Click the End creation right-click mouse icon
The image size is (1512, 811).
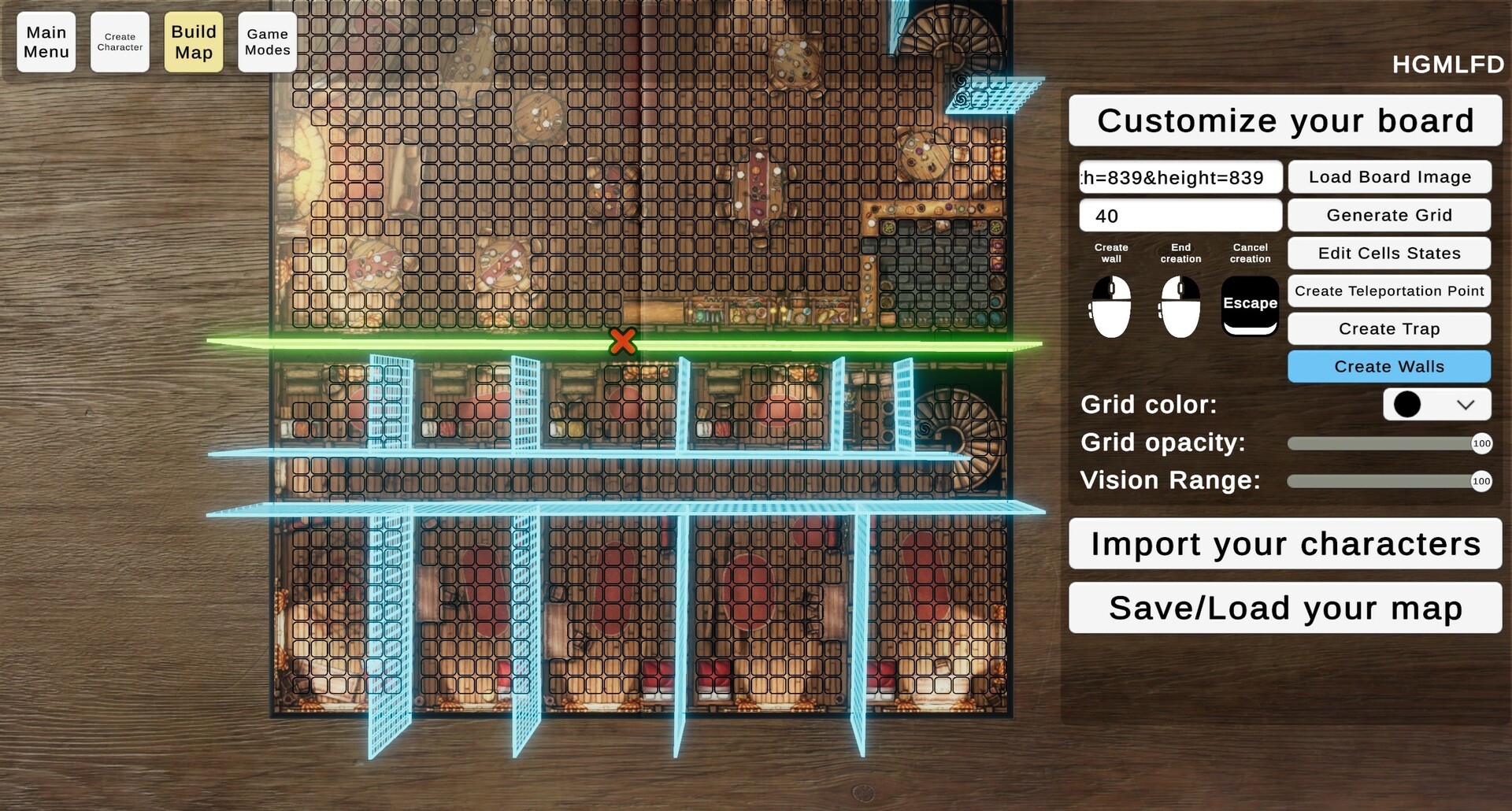click(1179, 307)
